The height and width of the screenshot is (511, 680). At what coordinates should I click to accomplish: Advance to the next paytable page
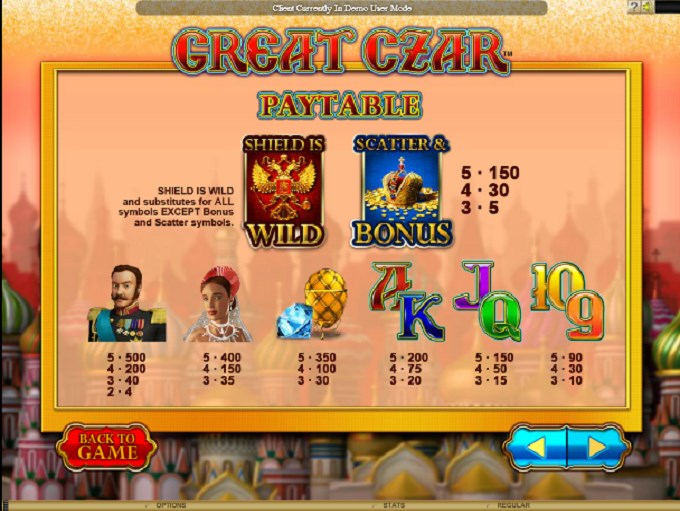pos(597,447)
